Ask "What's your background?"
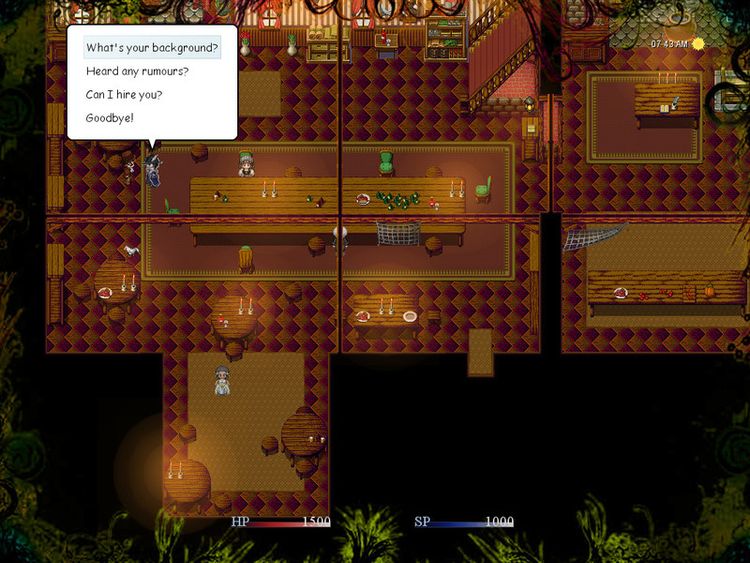Screen dimensions: 750x563 pos(152,48)
